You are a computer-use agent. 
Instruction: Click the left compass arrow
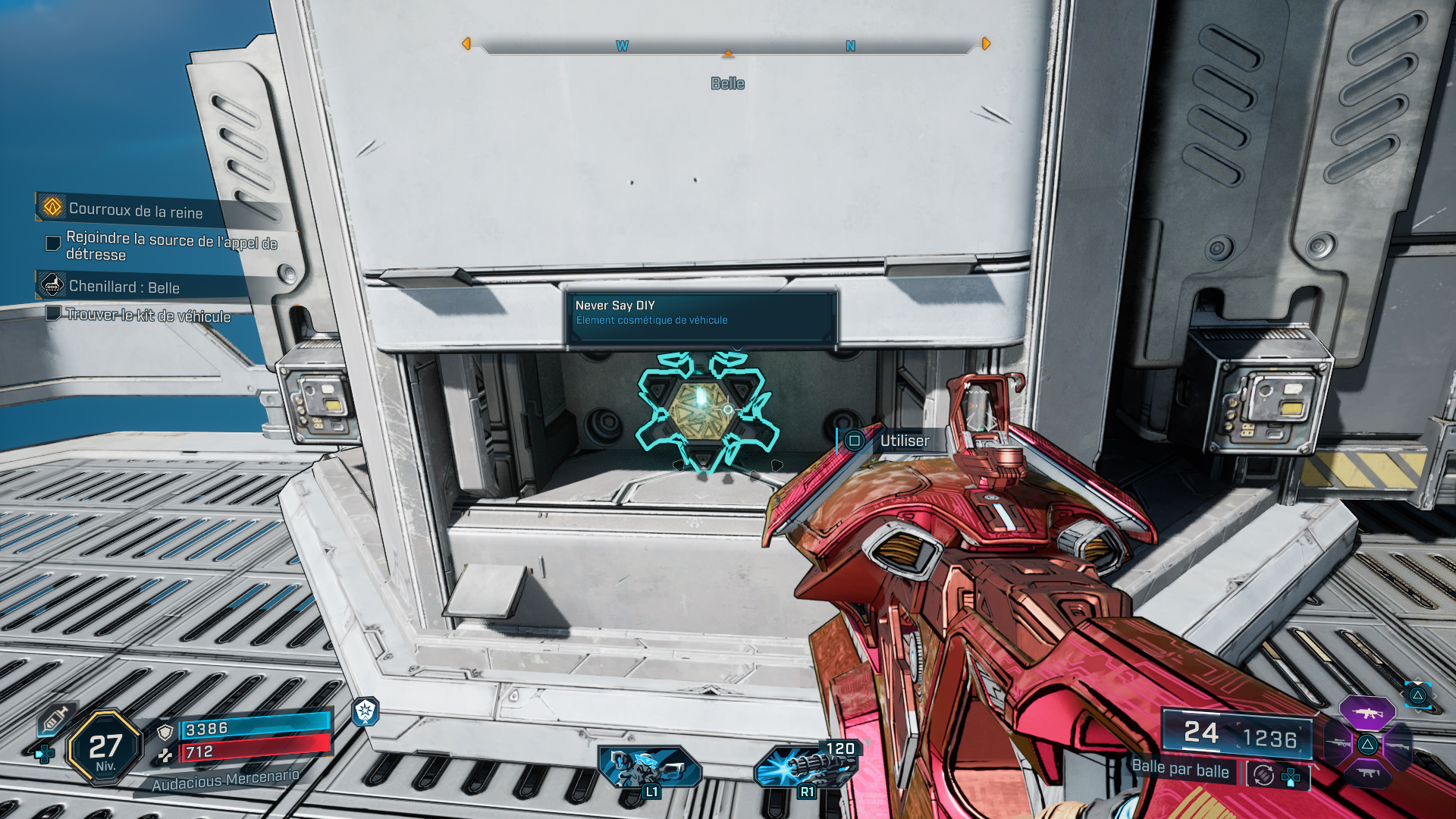pyautogui.click(x=467, y=44)
